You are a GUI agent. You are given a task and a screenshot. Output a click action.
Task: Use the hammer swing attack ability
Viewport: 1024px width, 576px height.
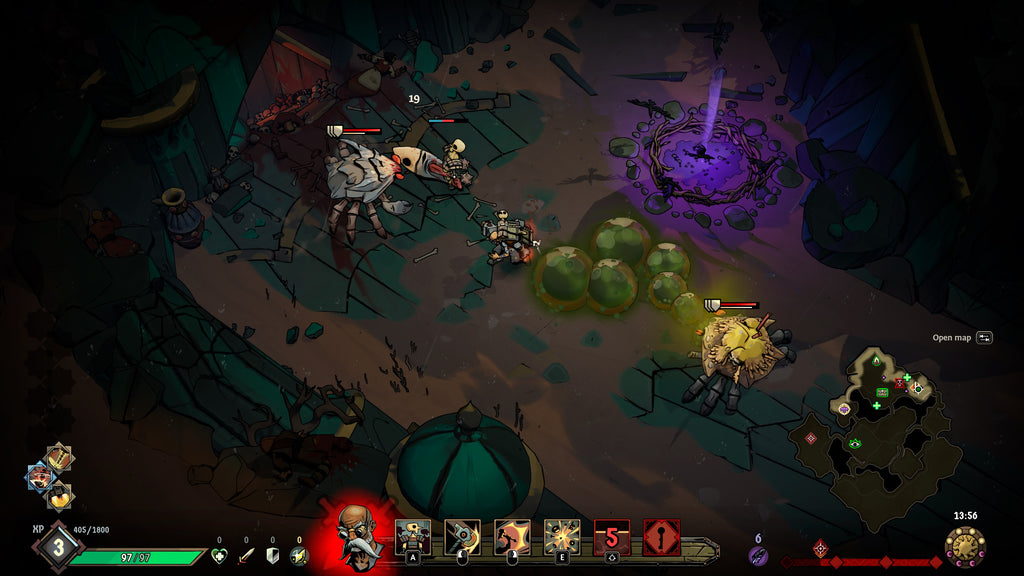462,537
